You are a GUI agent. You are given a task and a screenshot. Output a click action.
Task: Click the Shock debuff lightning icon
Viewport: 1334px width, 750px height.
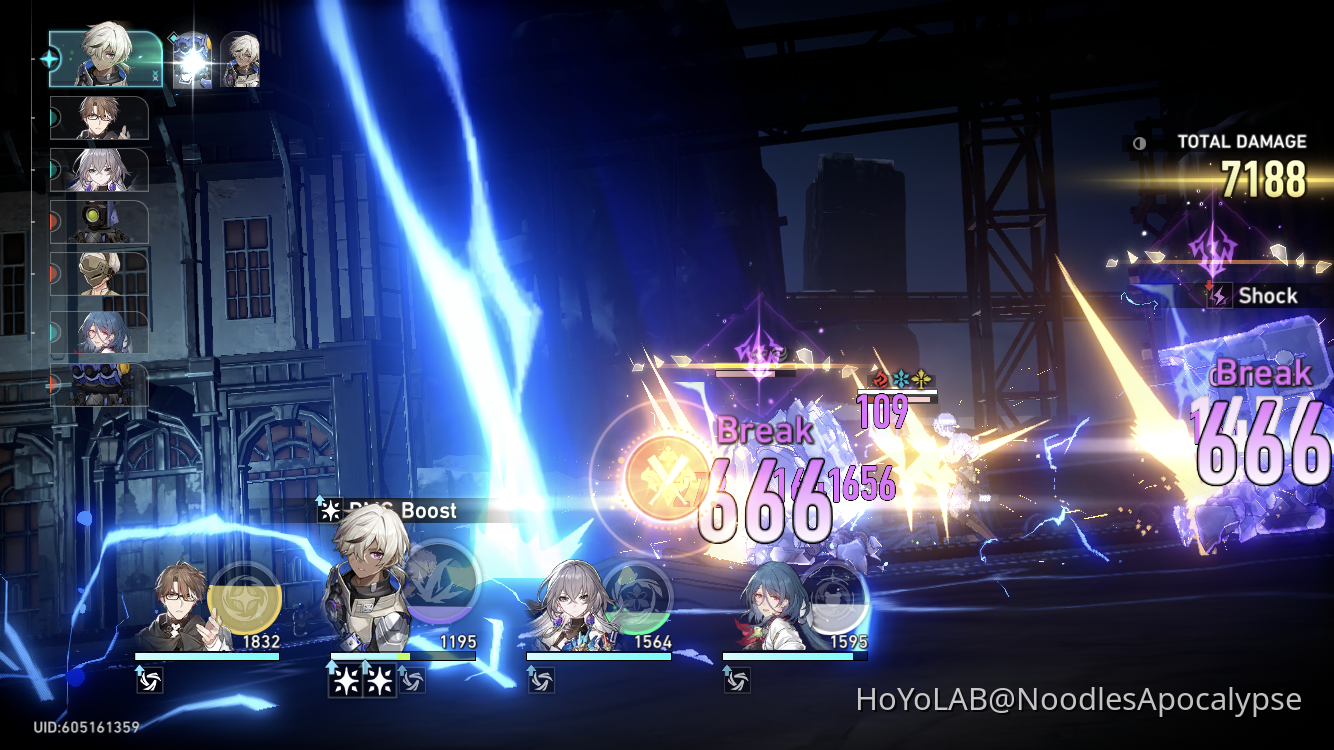click(1220, 296)
